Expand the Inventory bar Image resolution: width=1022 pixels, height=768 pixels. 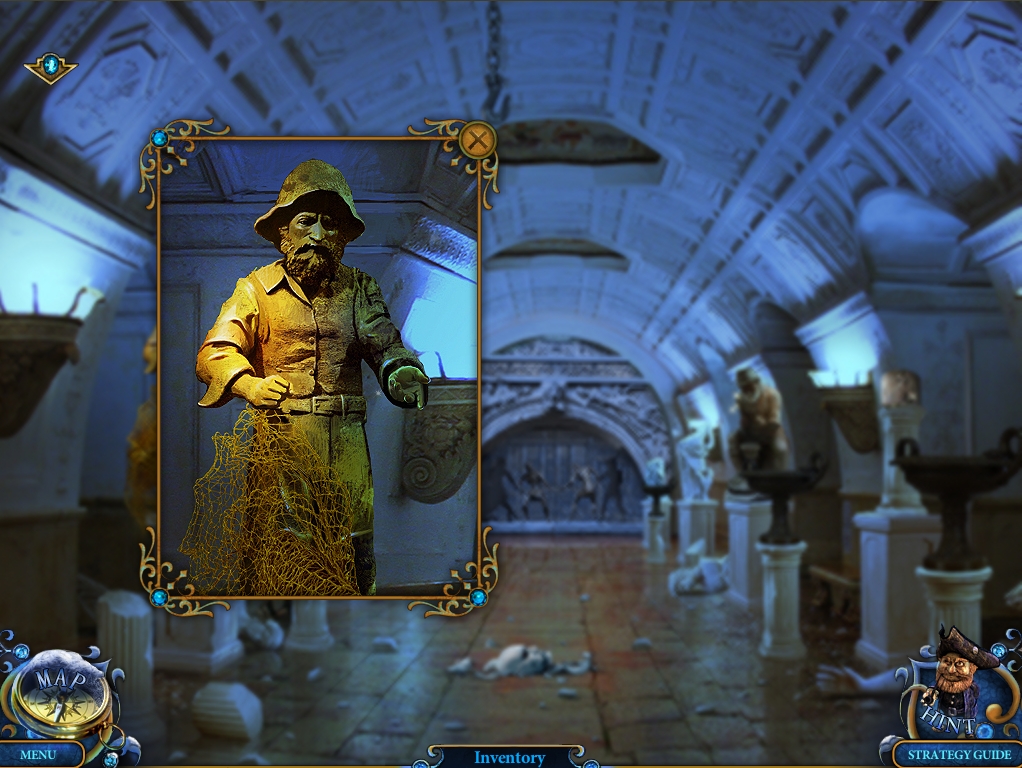coord(509,758)
